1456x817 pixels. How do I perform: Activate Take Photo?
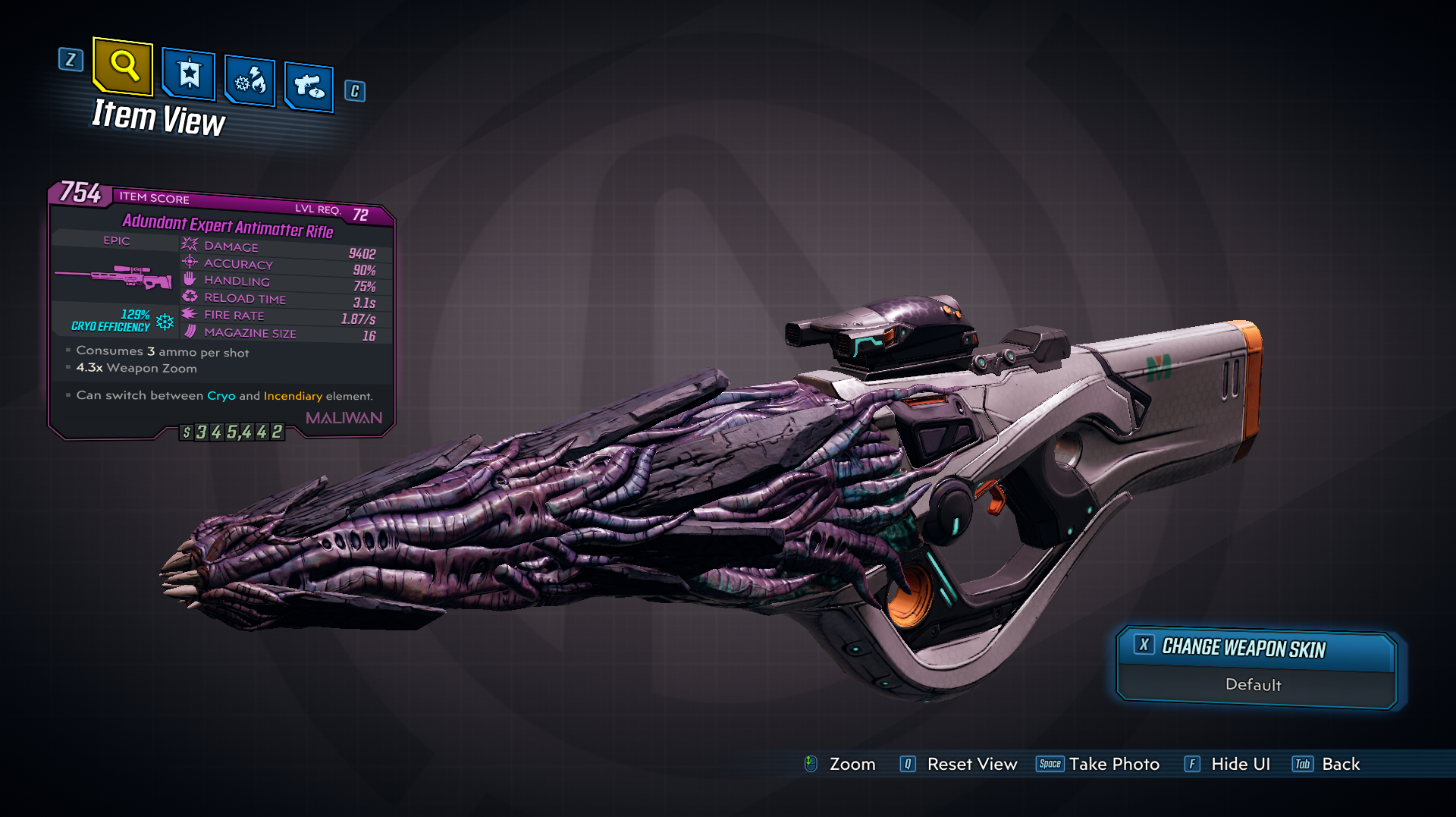(1113, 764)
